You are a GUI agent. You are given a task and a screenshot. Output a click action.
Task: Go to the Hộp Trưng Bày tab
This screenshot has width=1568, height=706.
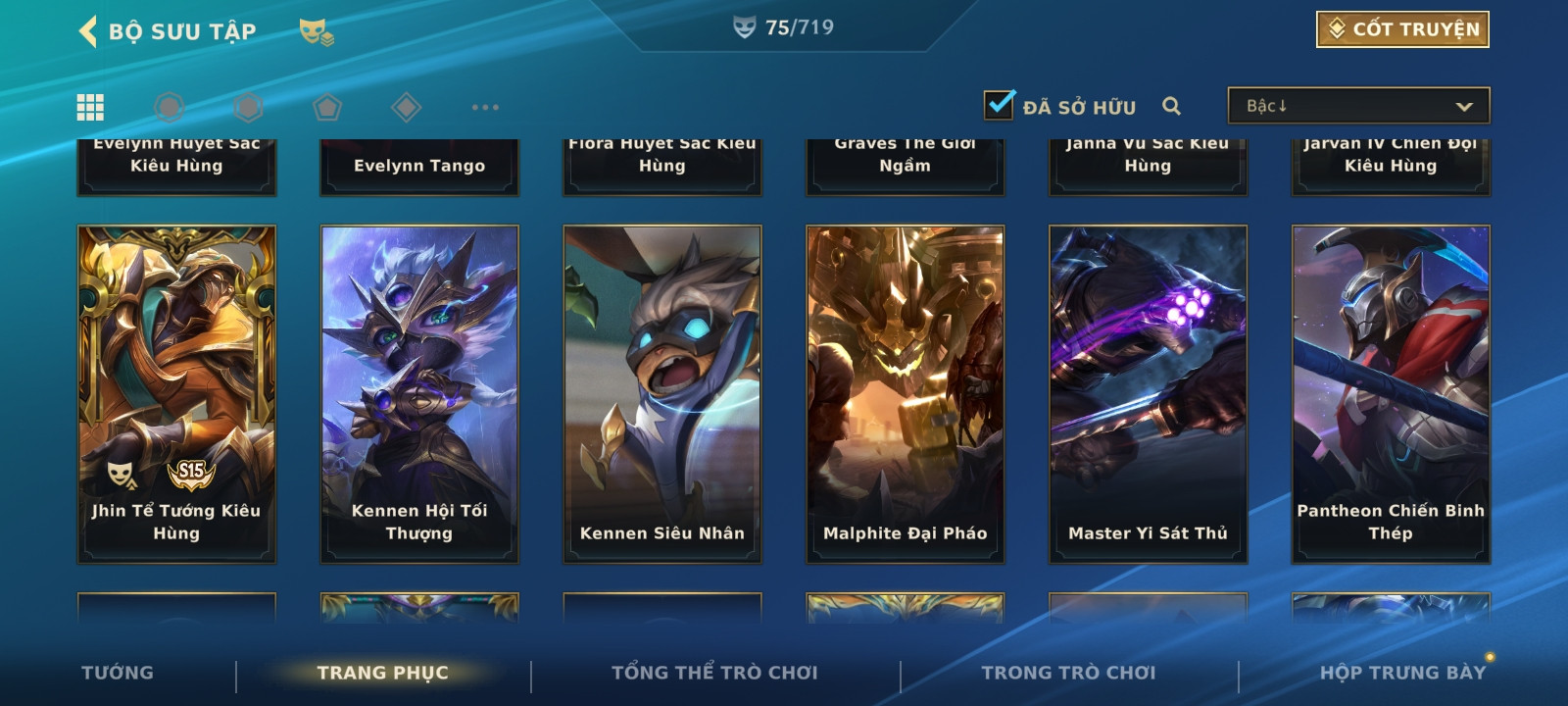(1402, 673)
